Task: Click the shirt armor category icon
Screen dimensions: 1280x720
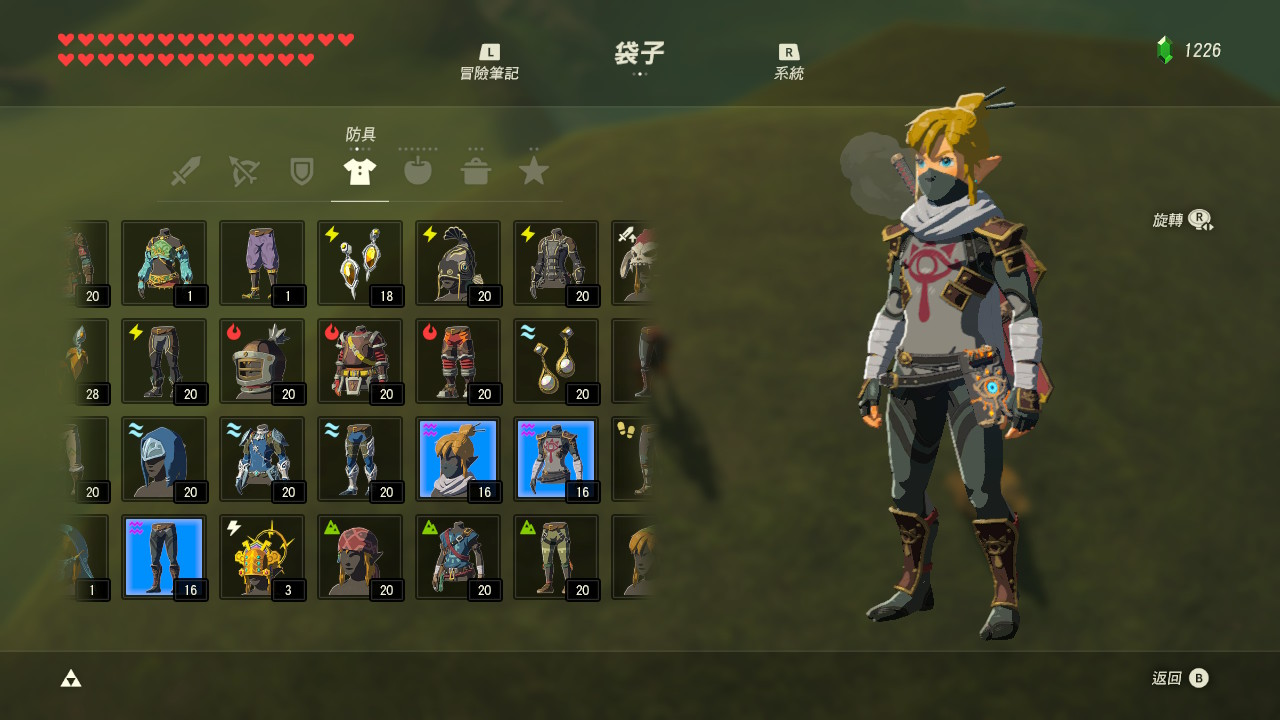Action: tap(359, 170)
